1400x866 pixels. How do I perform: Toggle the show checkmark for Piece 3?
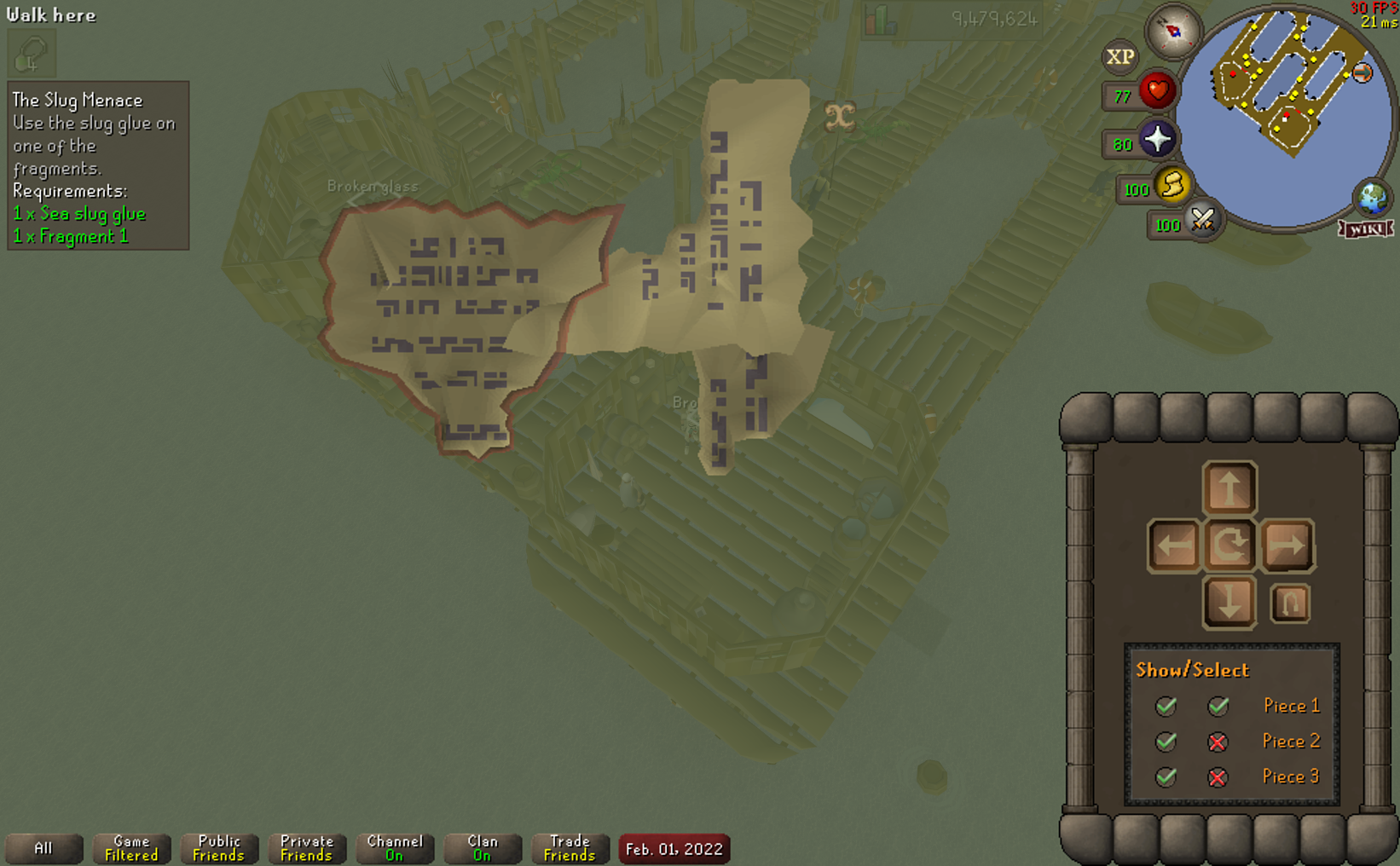[x=1166, y=777]
